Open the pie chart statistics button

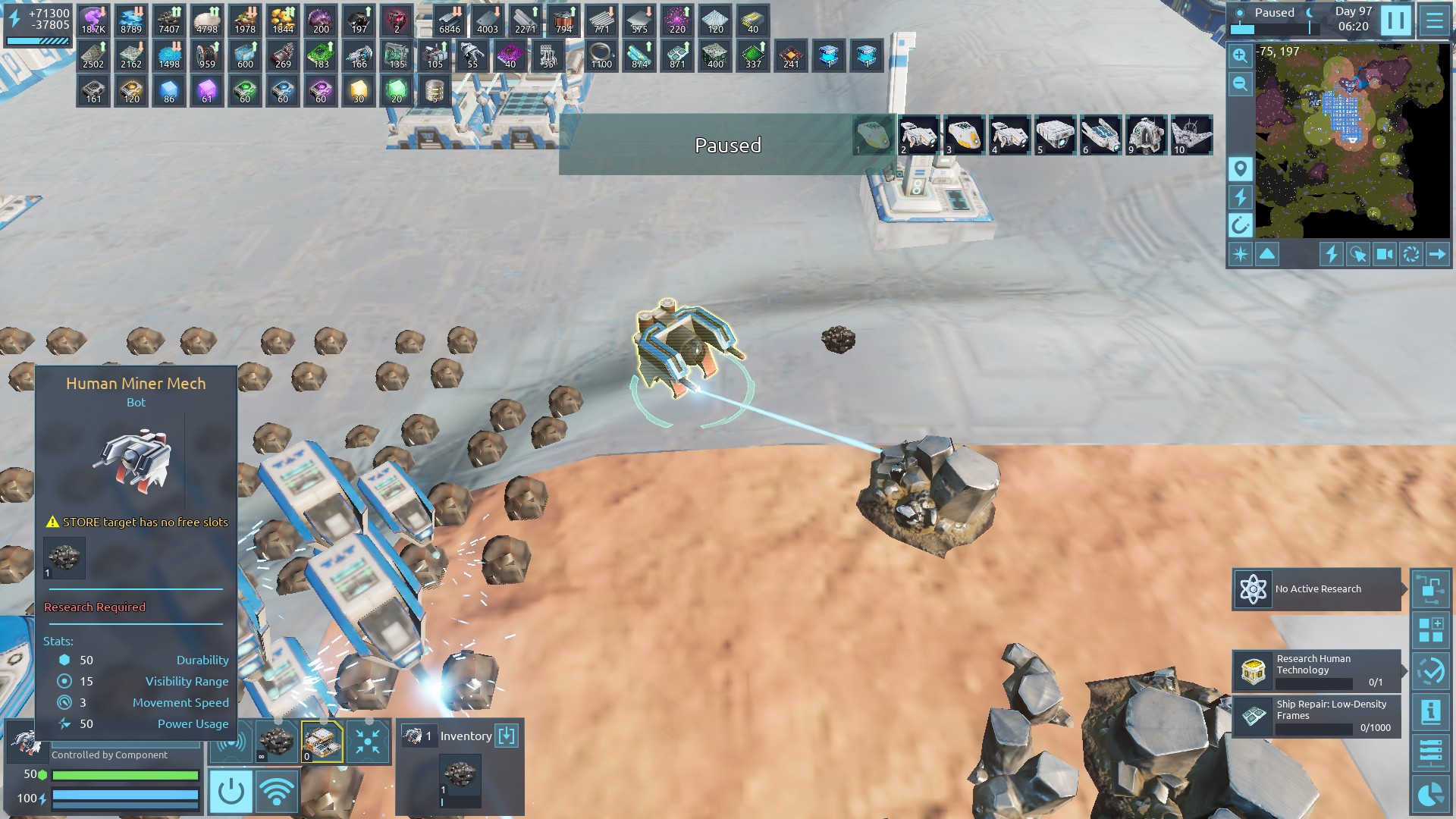click(x=1430, y=794)
